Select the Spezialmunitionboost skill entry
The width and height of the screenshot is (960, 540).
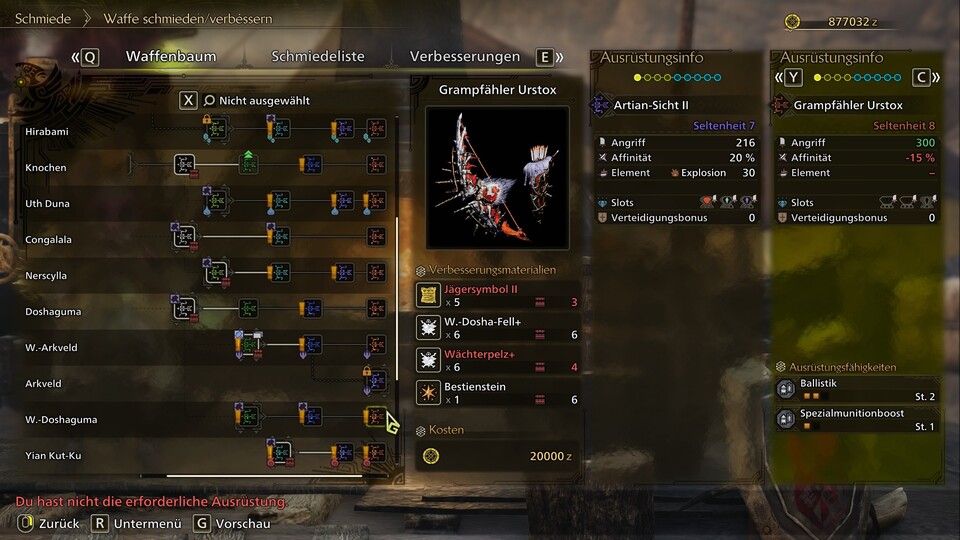858,420
